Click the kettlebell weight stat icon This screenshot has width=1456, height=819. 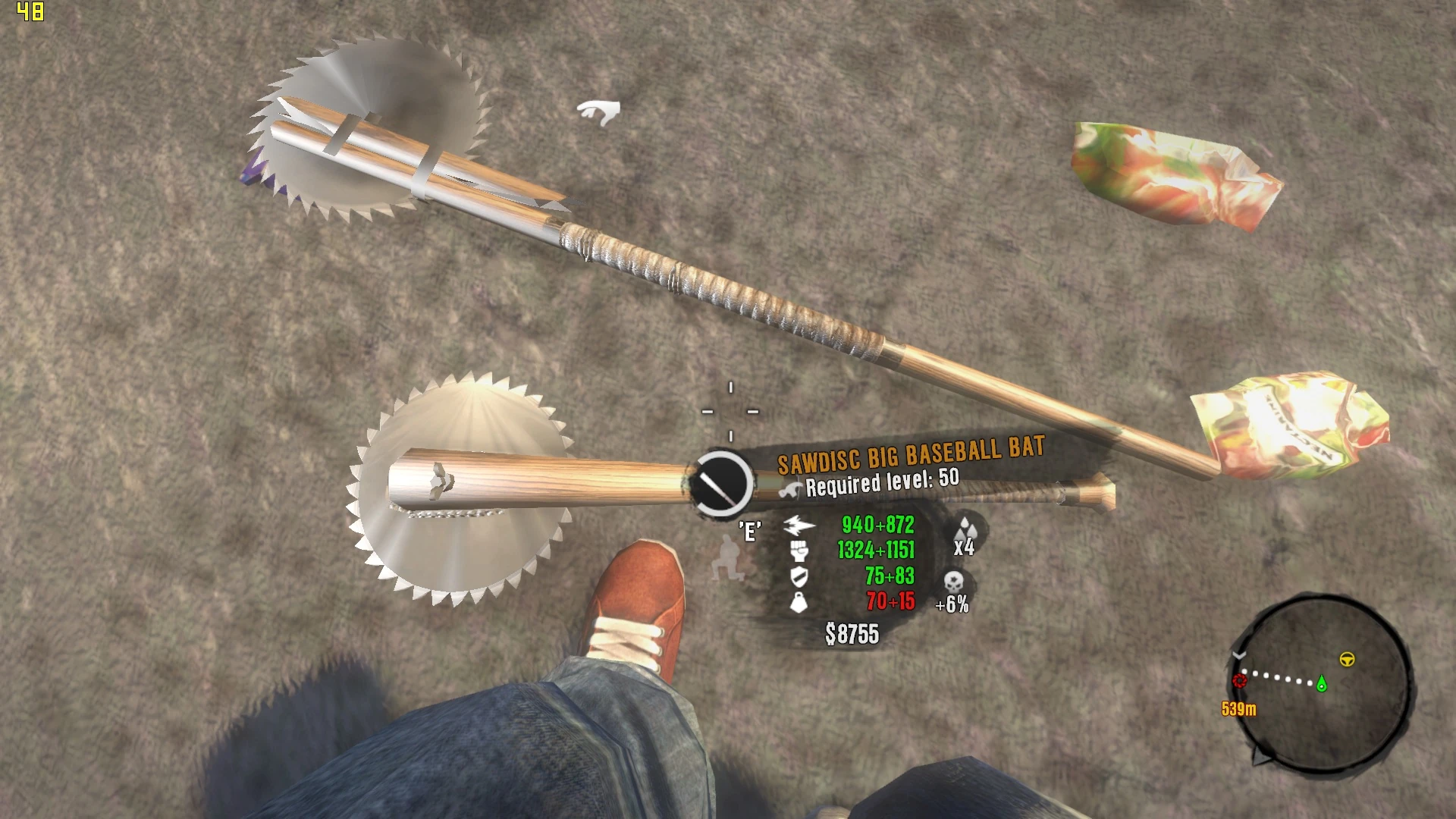(798, 603)
